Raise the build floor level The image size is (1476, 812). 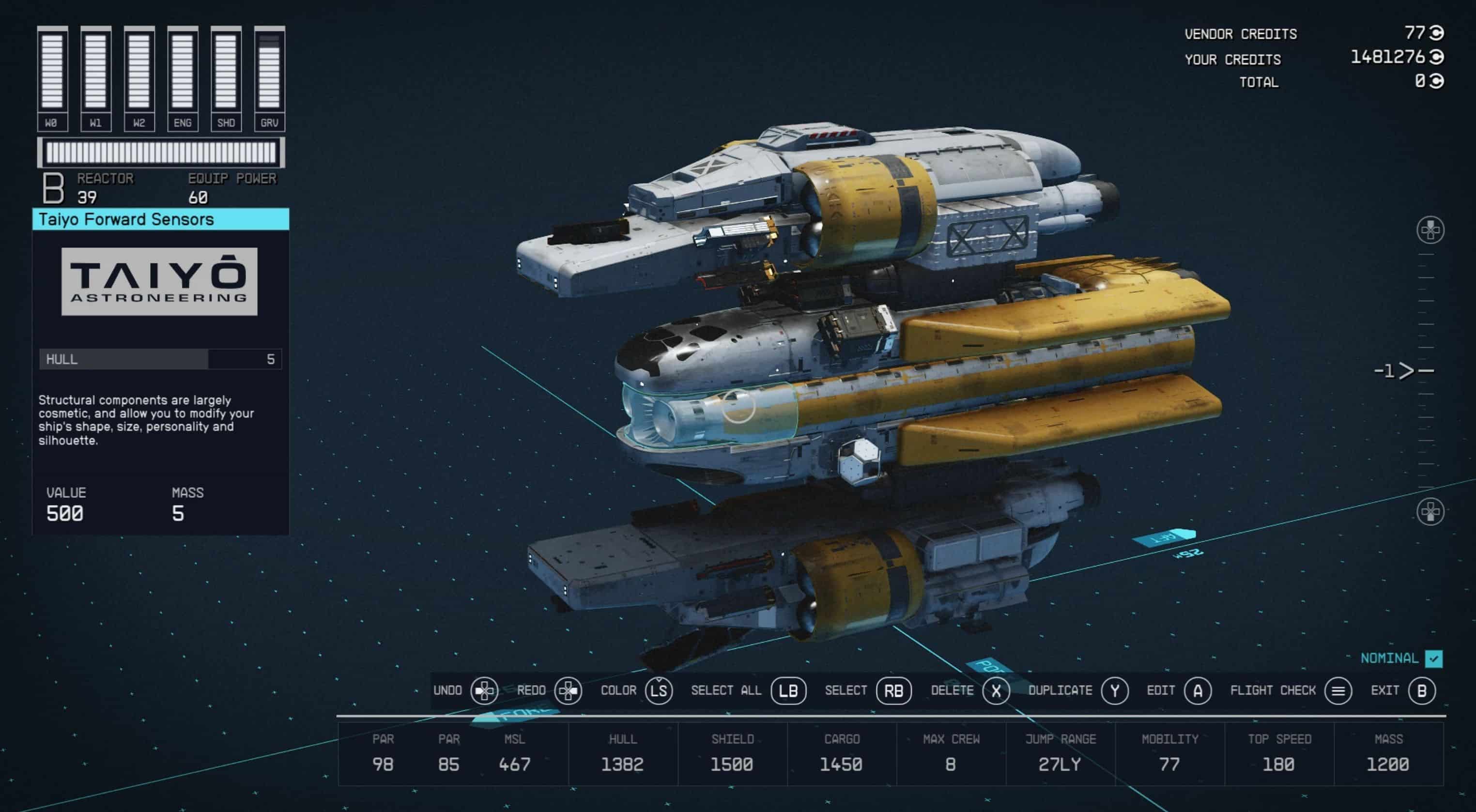click(x=1430, y=230)
